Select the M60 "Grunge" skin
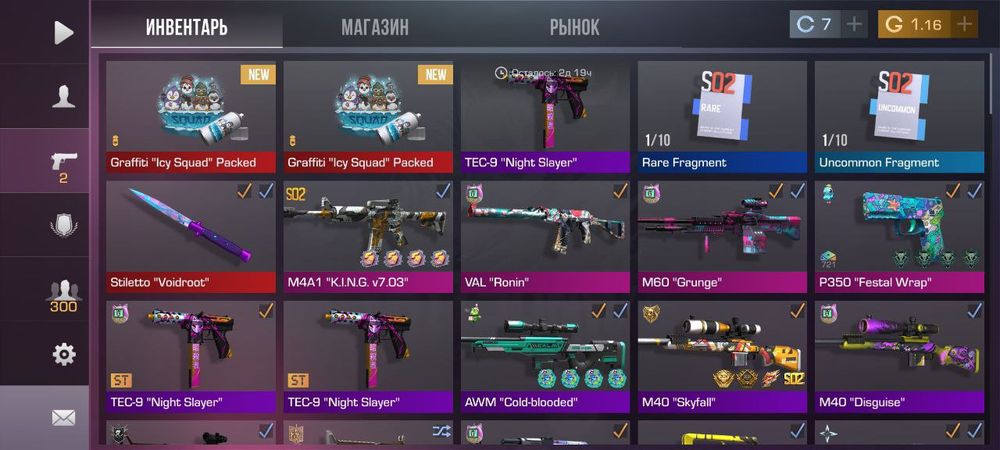The image size is (1000, 450). click(722, 236)
